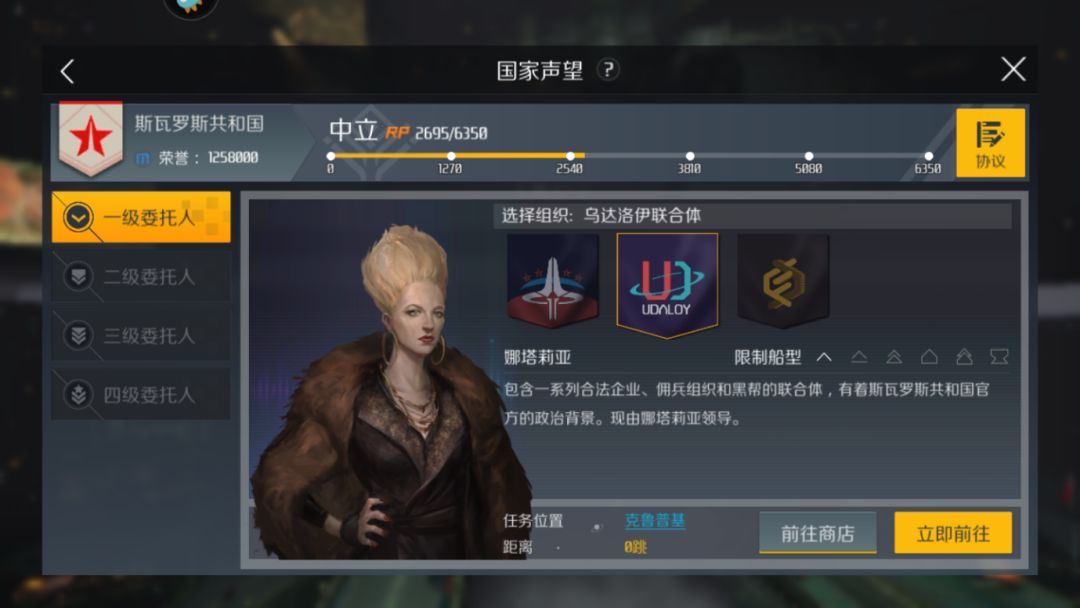
Task: Open the shop via 前往商店
Action: [x=817, y=533]
